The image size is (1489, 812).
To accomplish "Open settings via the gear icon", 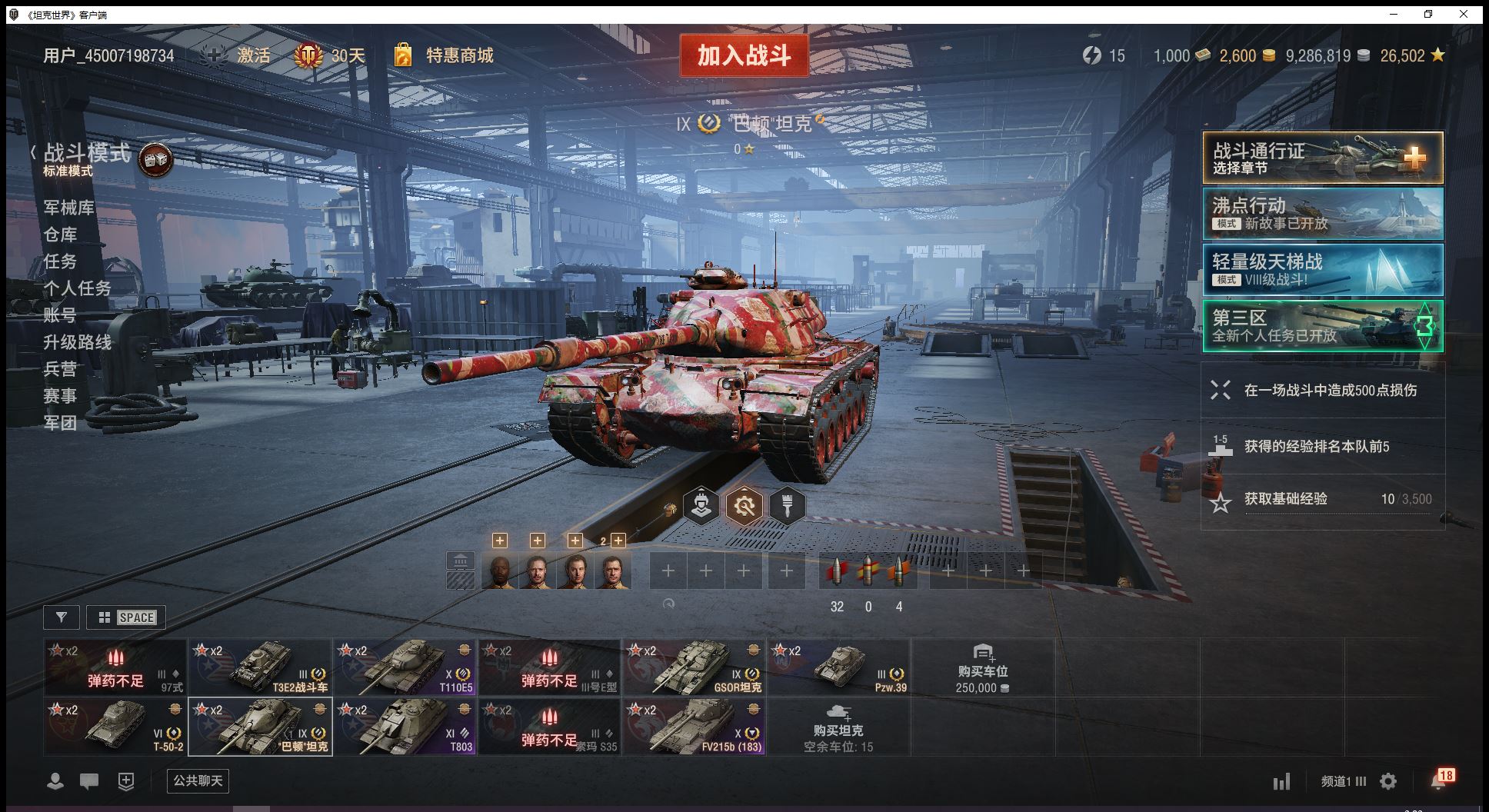I will pos(1388,781).
